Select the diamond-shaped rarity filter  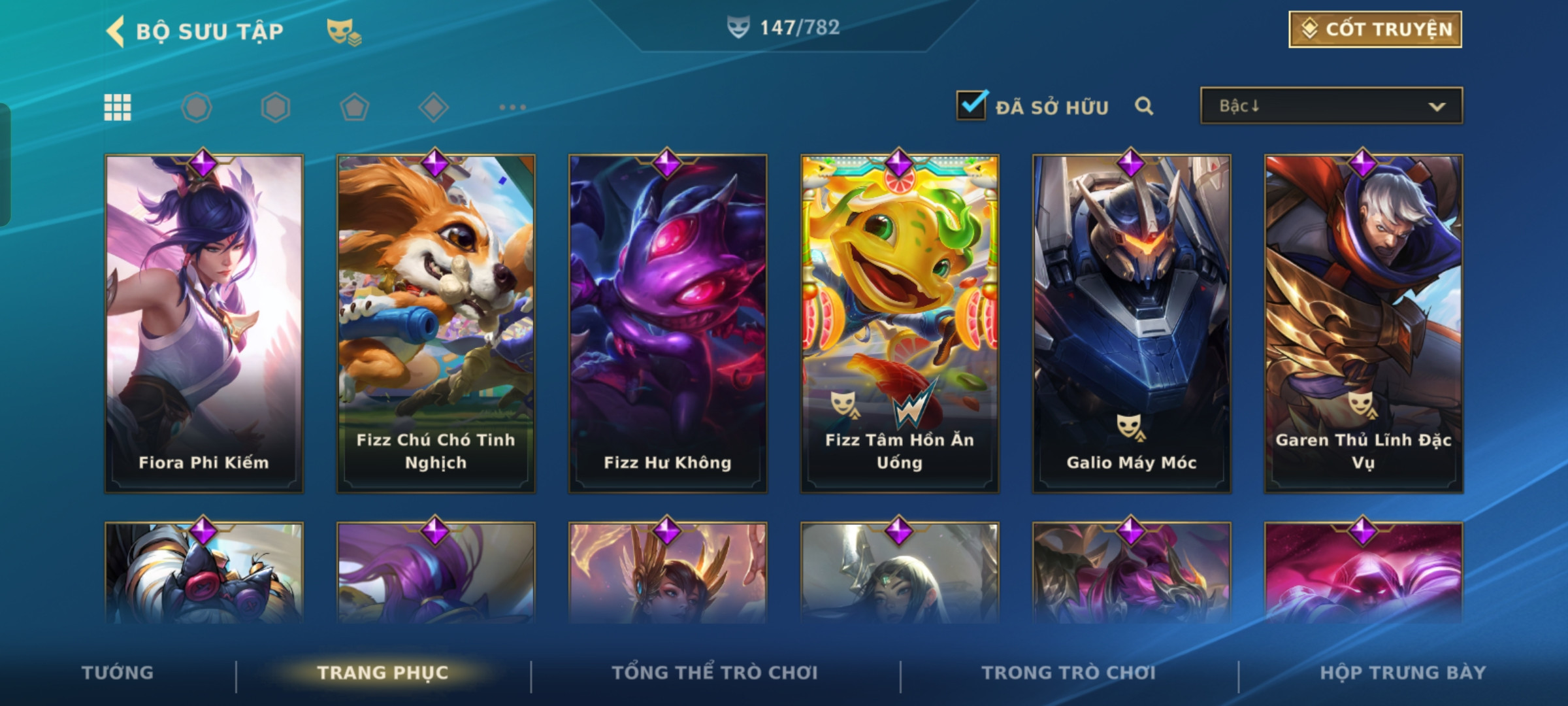pyautogui.click(x=433, y=107)
